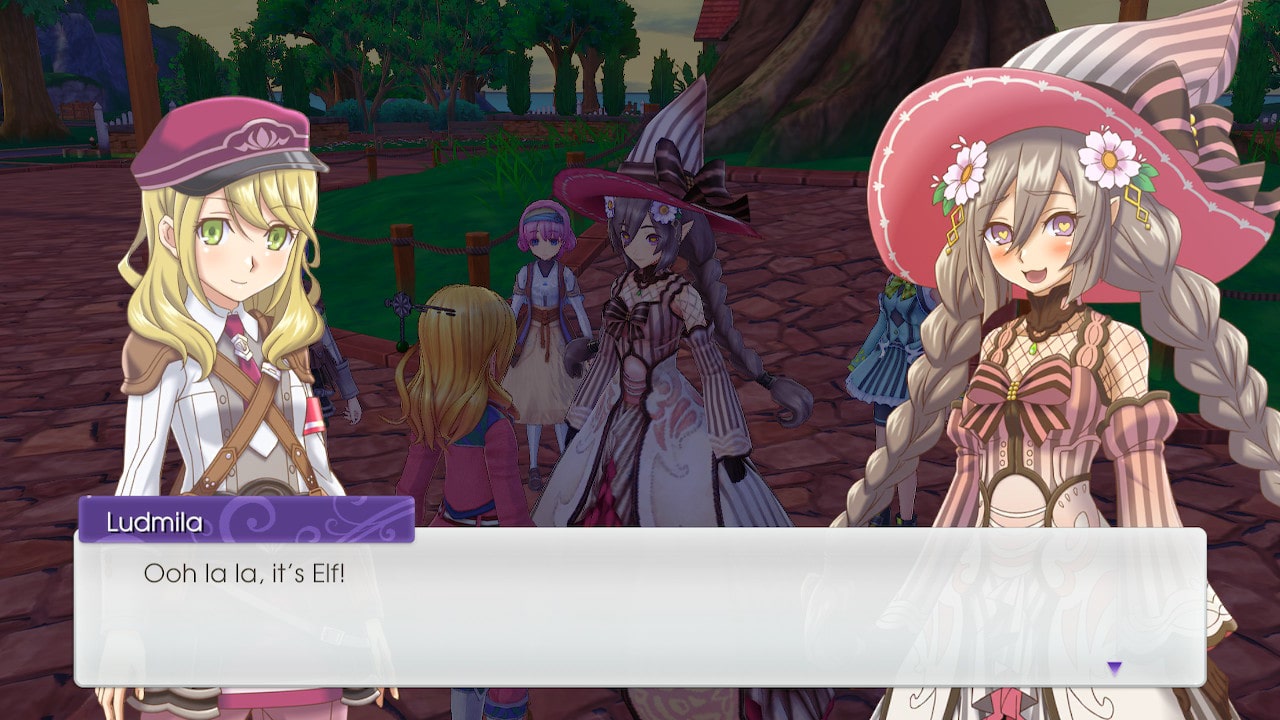
Task: Click the pink ribbon bow on Ludmila's chest
Action: click(x=1010, y=390)
